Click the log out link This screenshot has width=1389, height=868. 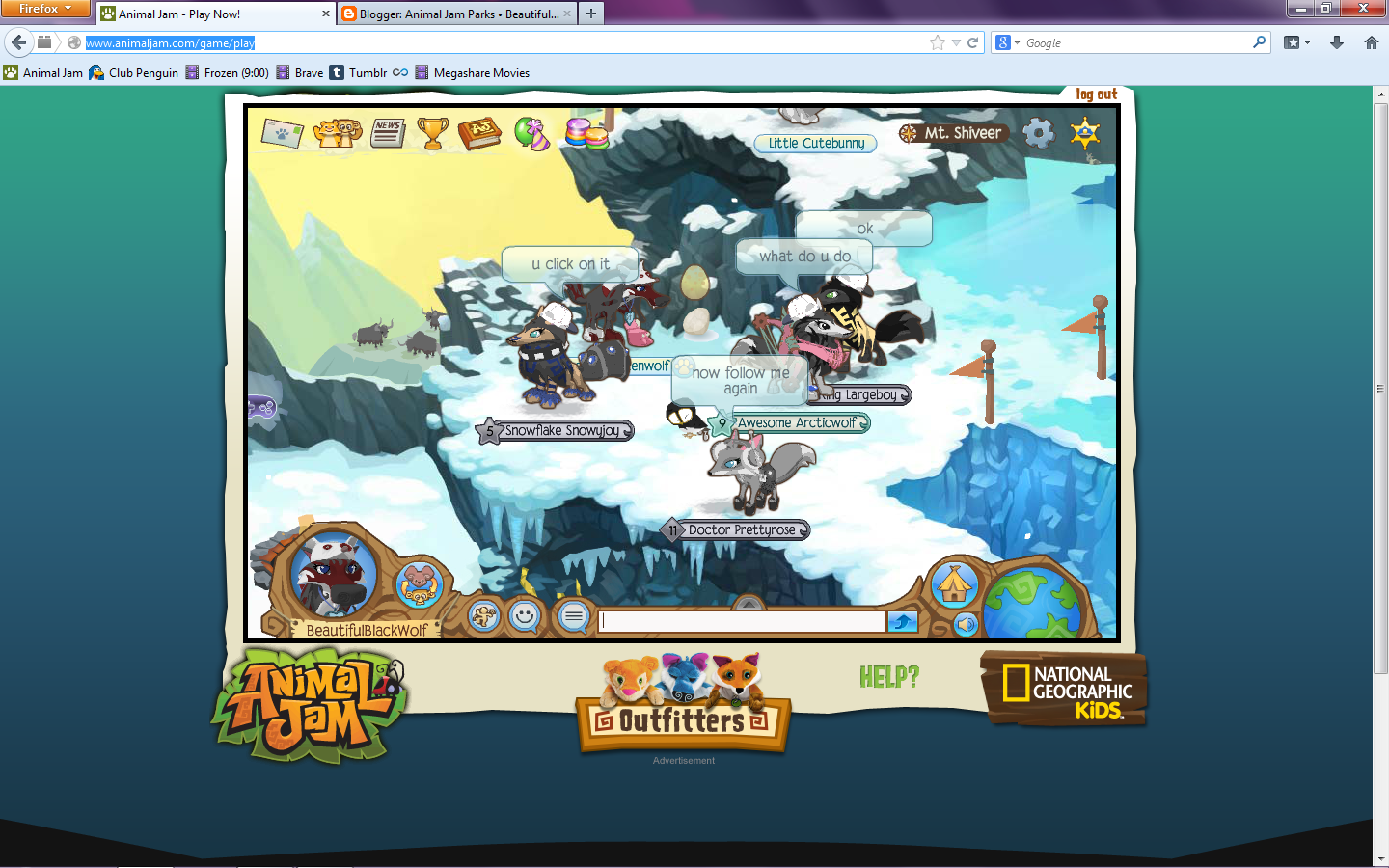[1097, 94]
